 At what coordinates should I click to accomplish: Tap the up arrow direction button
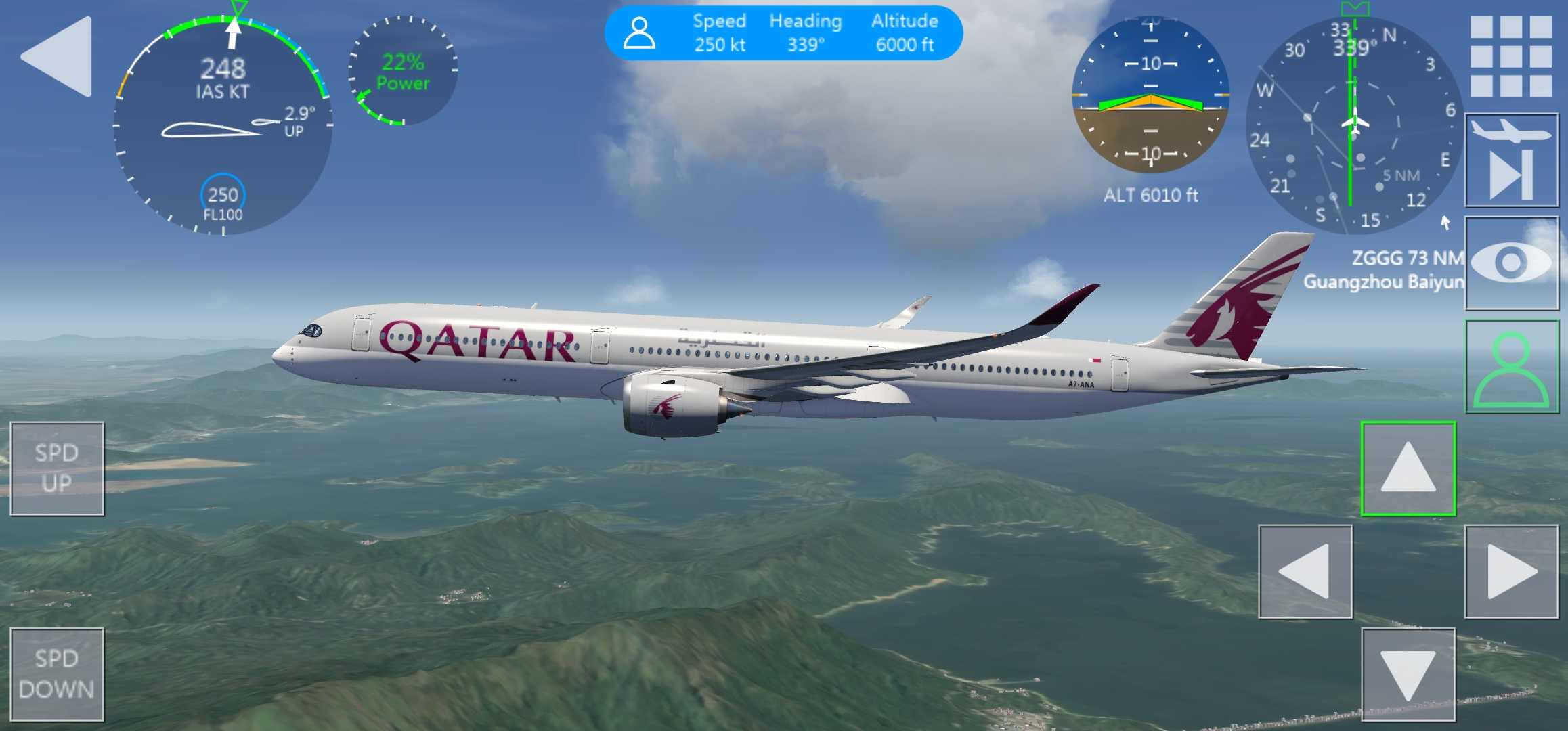coord(1408,468)
